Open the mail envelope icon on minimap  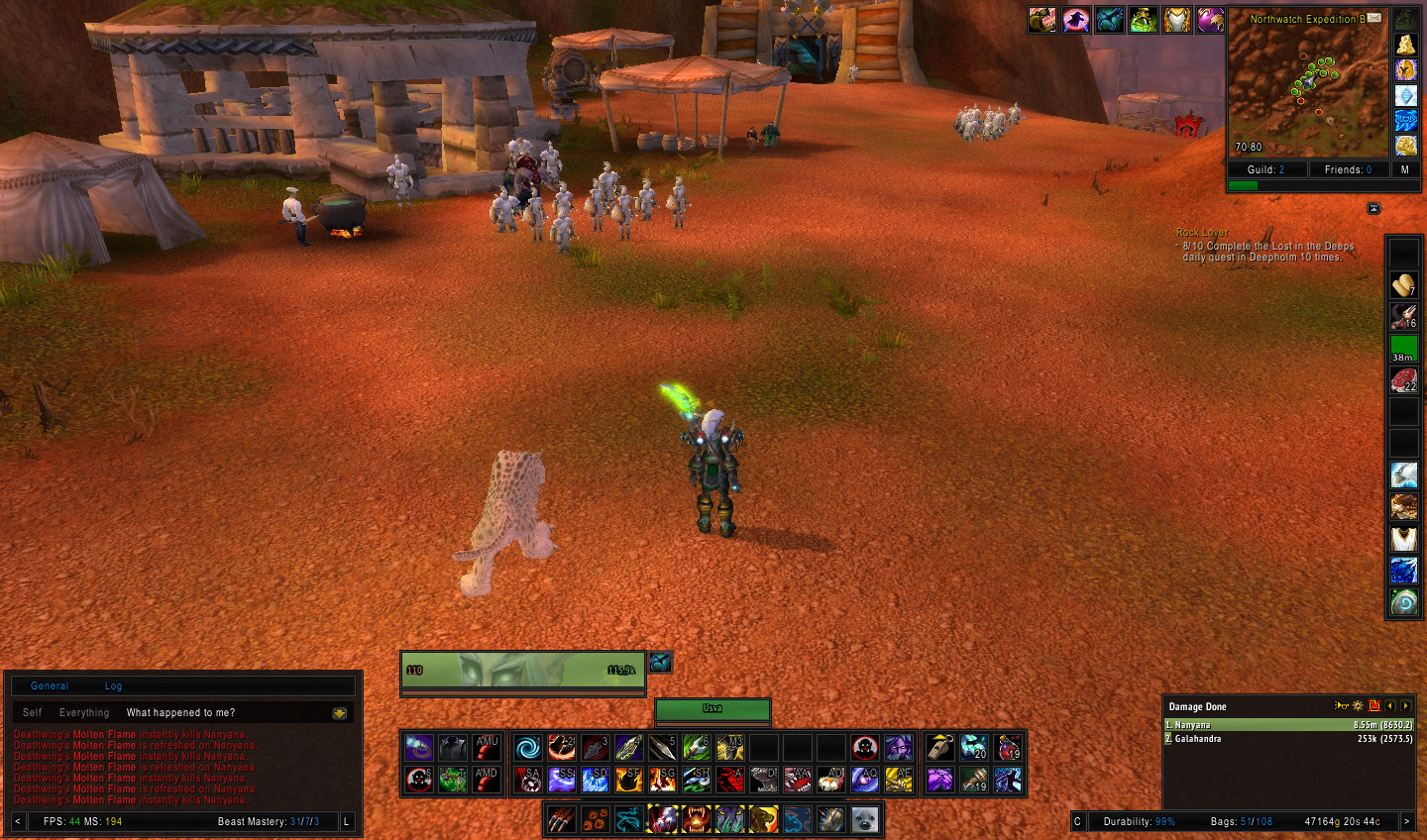tap(1374, 18)
